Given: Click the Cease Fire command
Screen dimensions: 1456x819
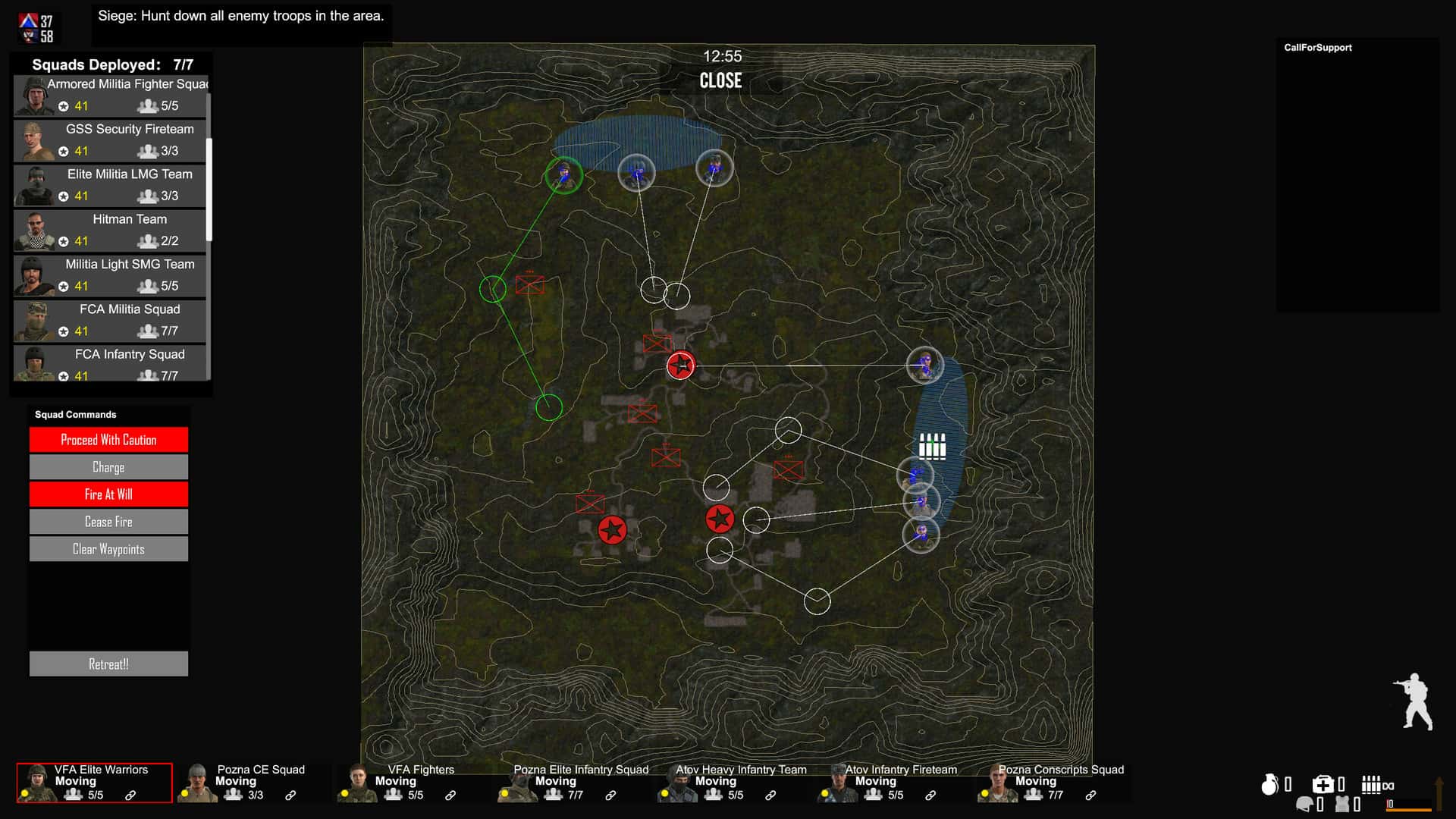Looking at the screenshot, I should pyautogui.click(x=108, y=521).
